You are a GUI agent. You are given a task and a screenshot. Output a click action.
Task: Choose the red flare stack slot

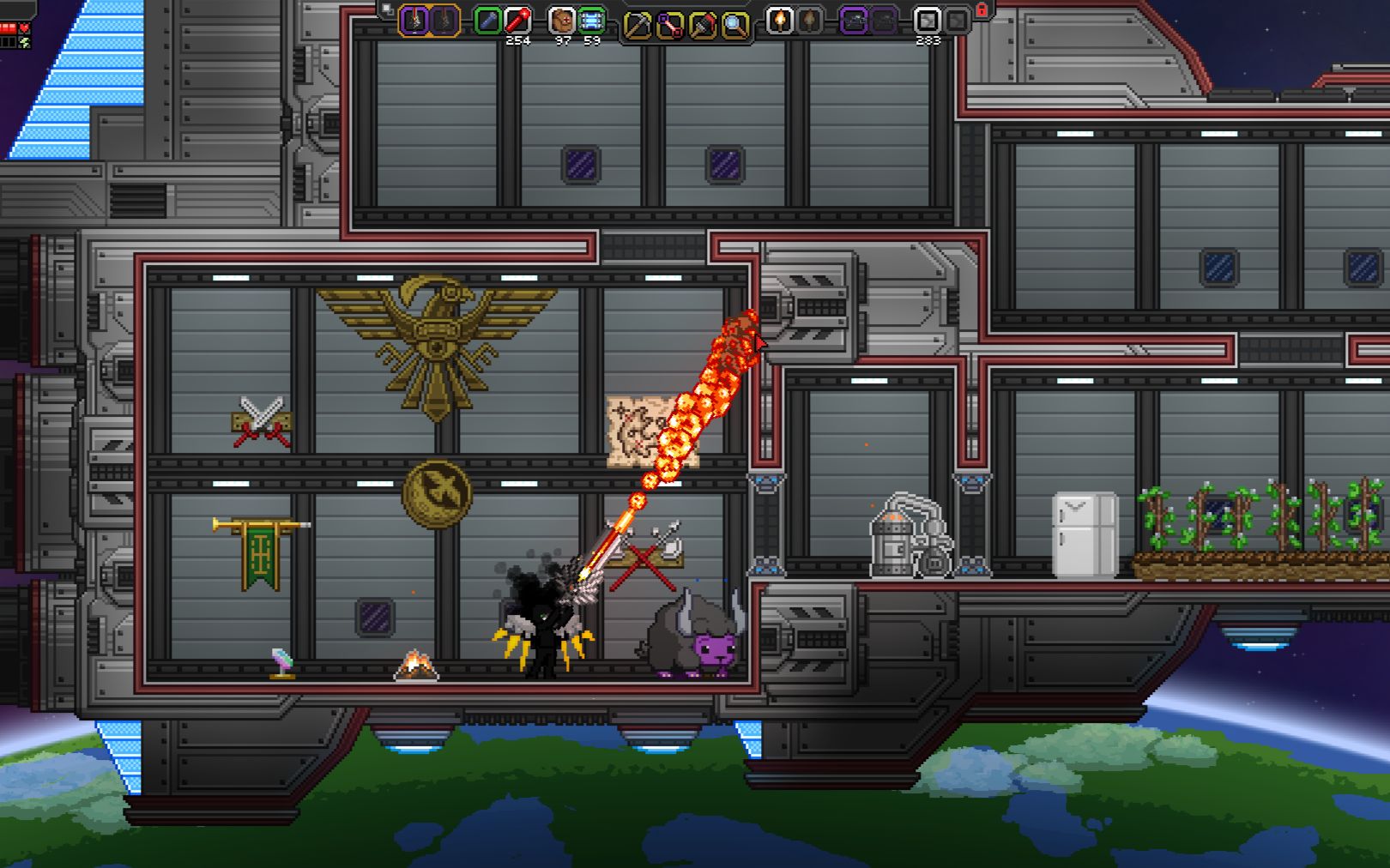click(x=517, y=21)
